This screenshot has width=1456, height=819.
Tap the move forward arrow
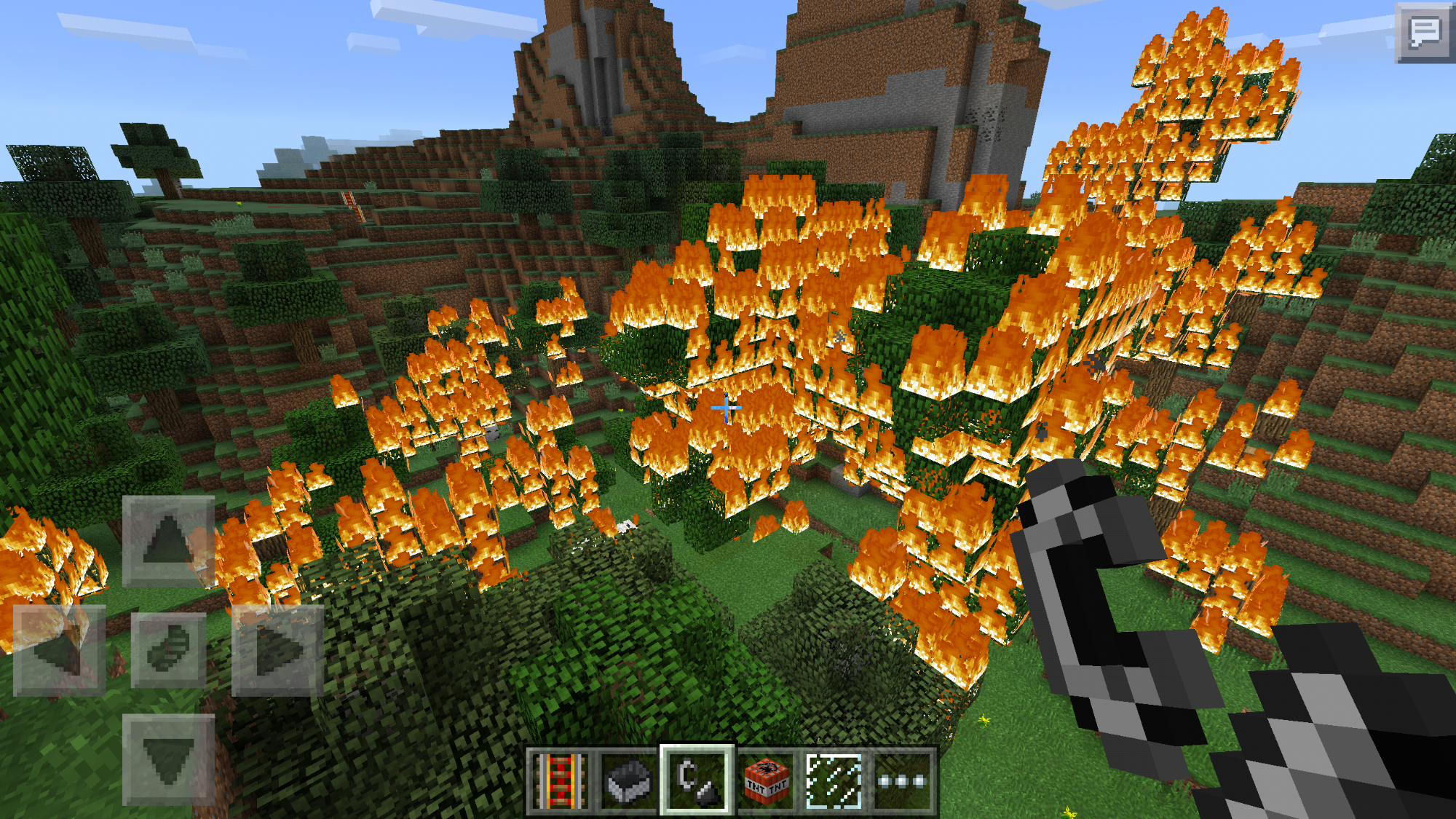[168, 541]
